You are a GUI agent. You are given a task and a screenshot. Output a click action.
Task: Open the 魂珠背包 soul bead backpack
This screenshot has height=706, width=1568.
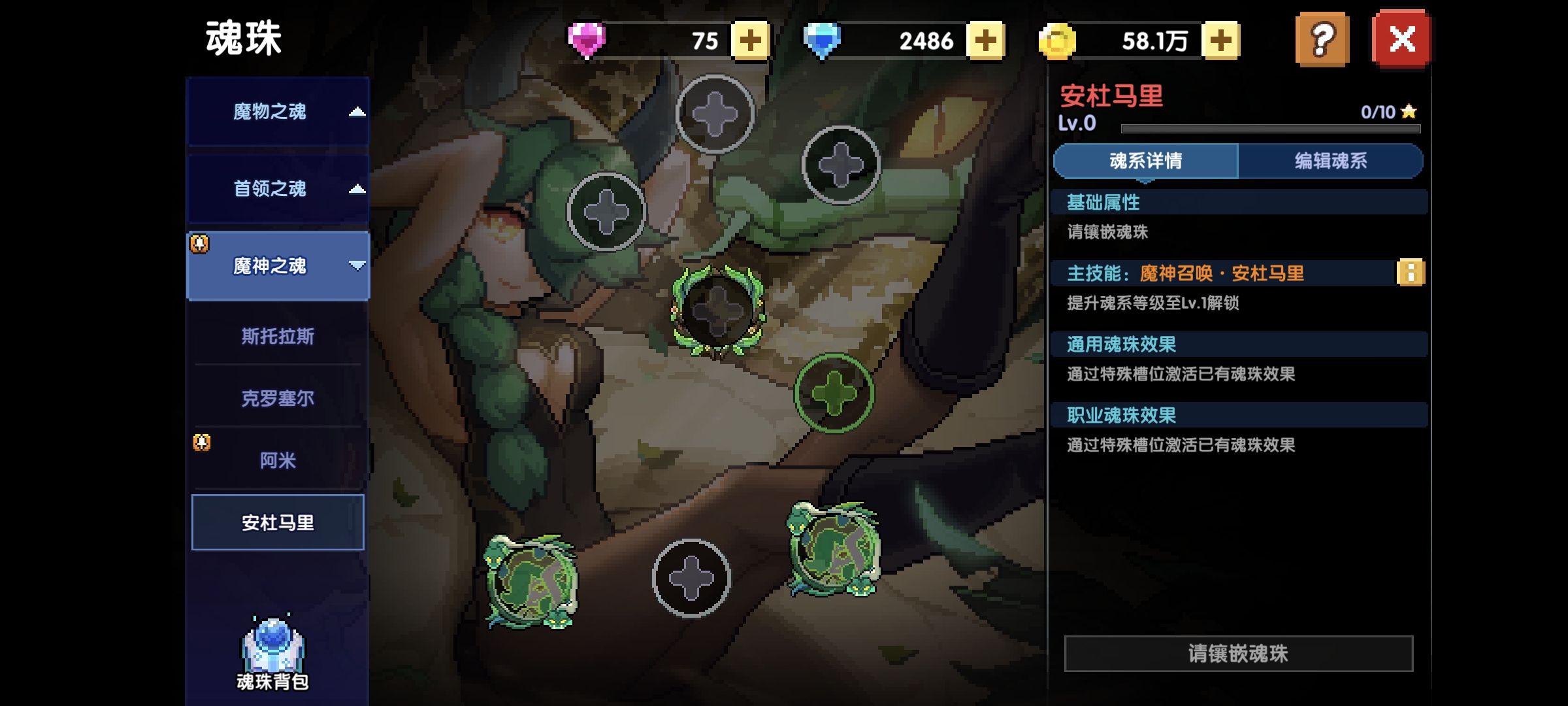[x=276, y=647]
